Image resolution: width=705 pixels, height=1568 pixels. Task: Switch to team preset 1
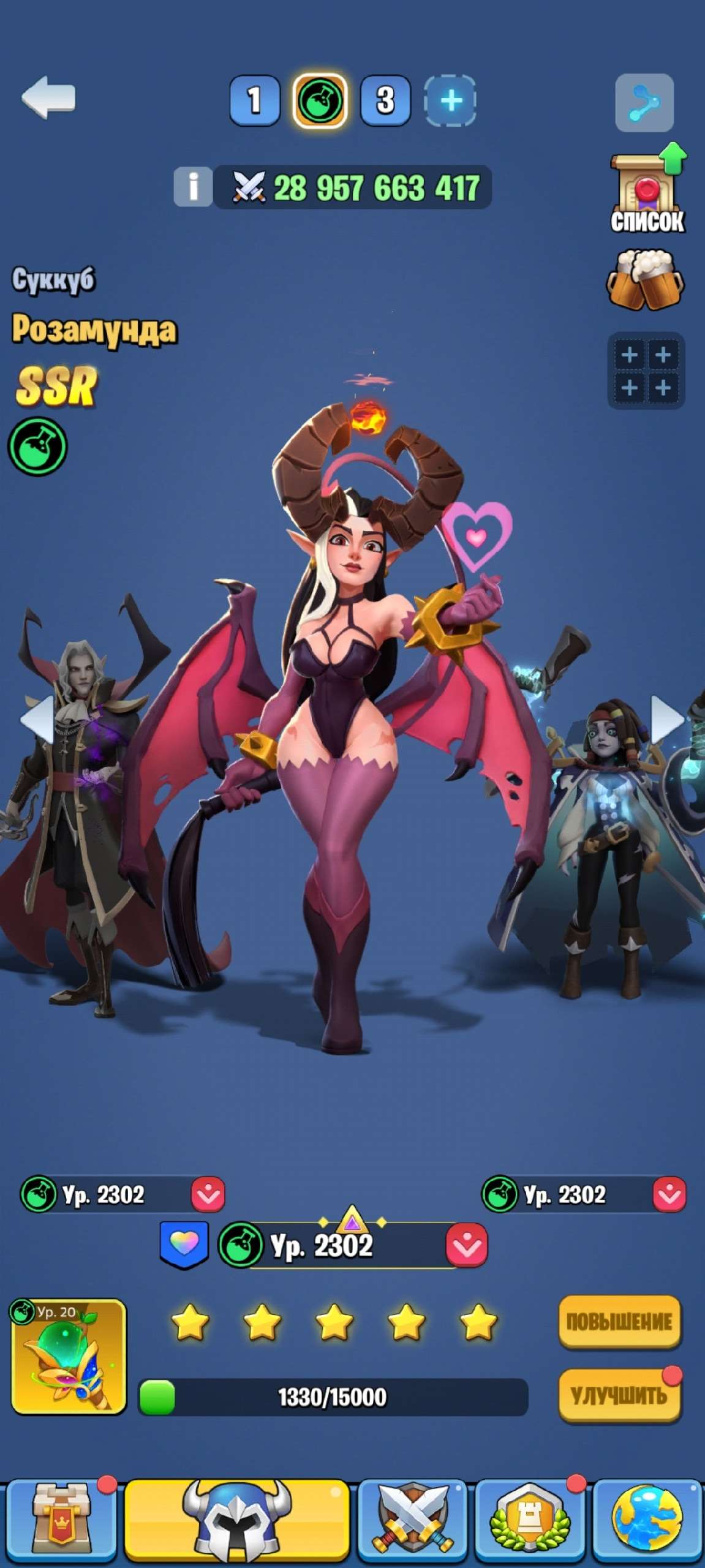click(254, 100)
